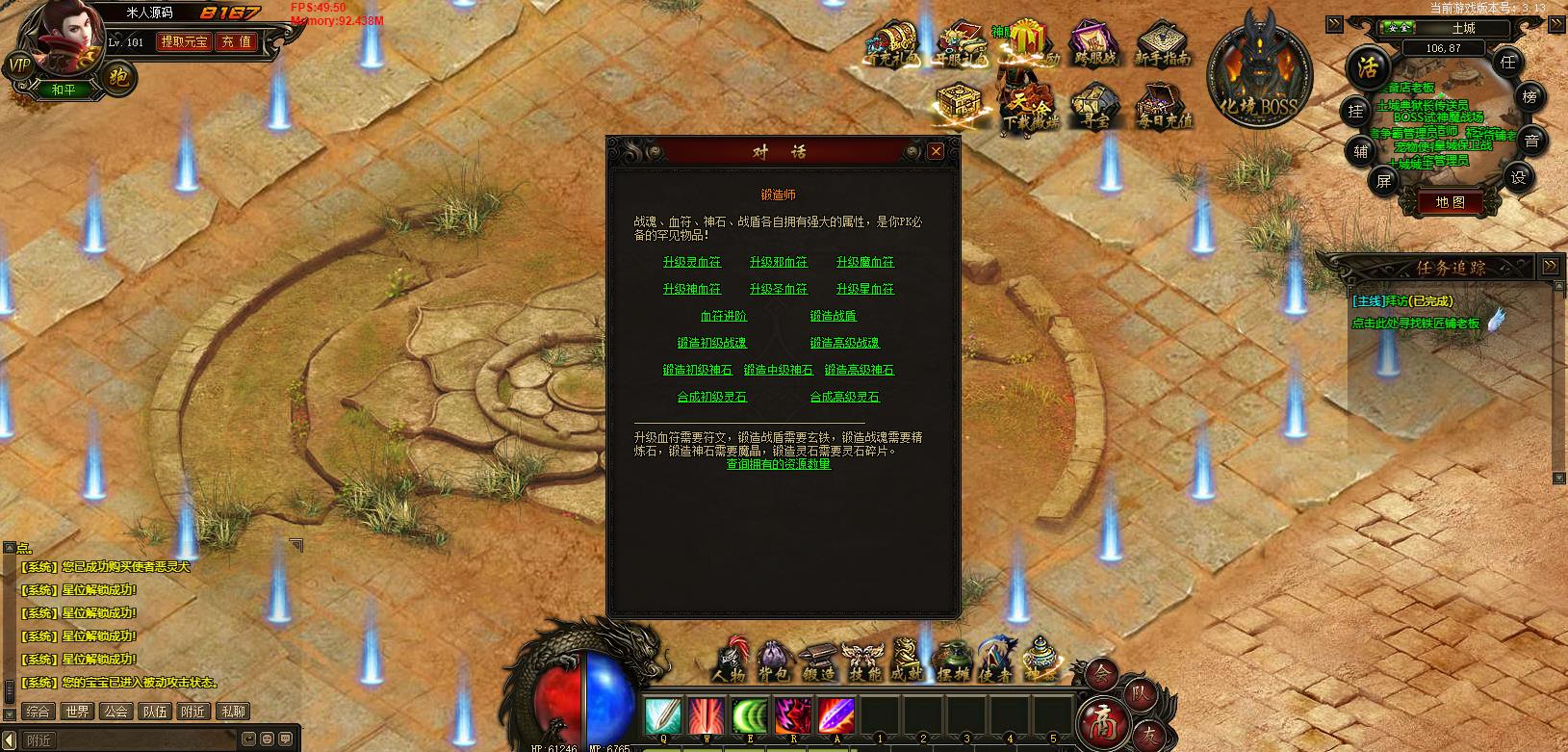Click the 地图 map button
The image size is (1568, 752).
click(1449, 202)
